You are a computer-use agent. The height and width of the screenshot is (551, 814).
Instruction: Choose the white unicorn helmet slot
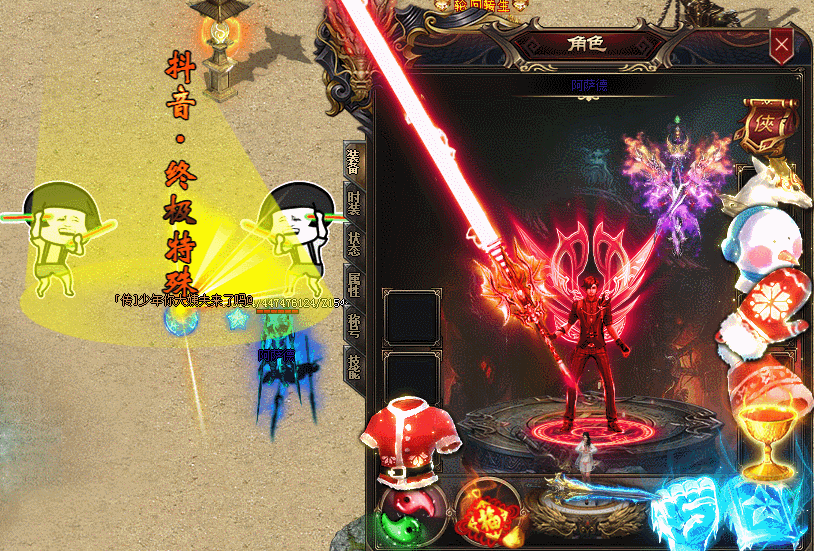(x=768, y=180)
